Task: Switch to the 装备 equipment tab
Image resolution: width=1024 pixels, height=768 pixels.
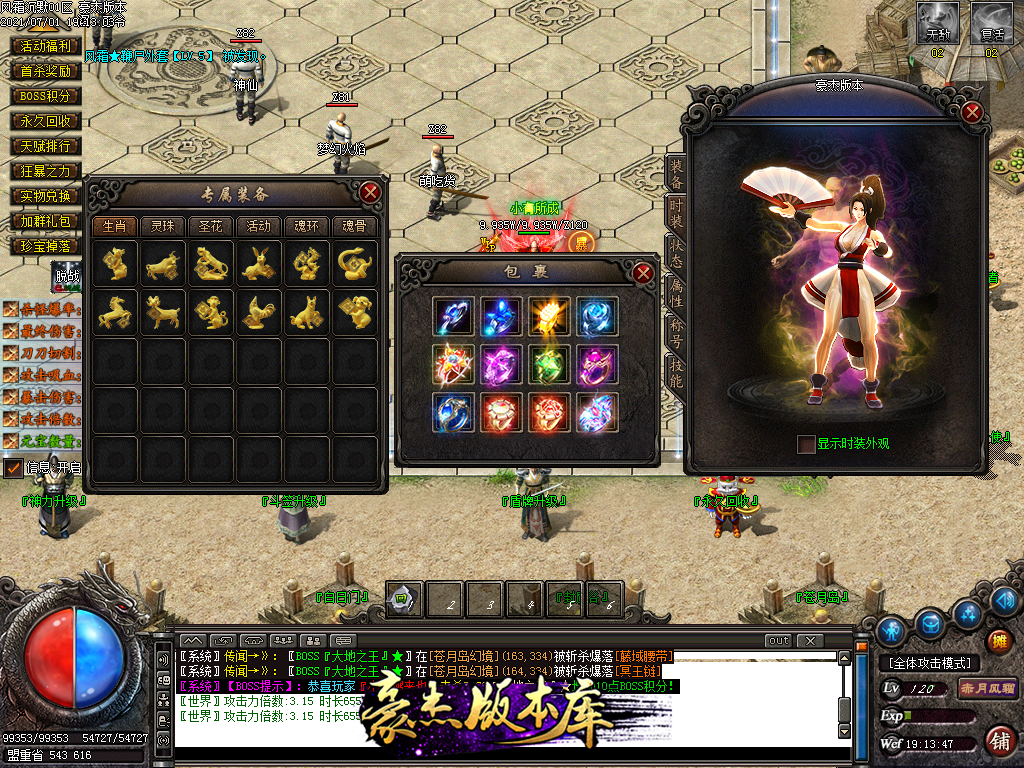Action: (x=676, y=176)
